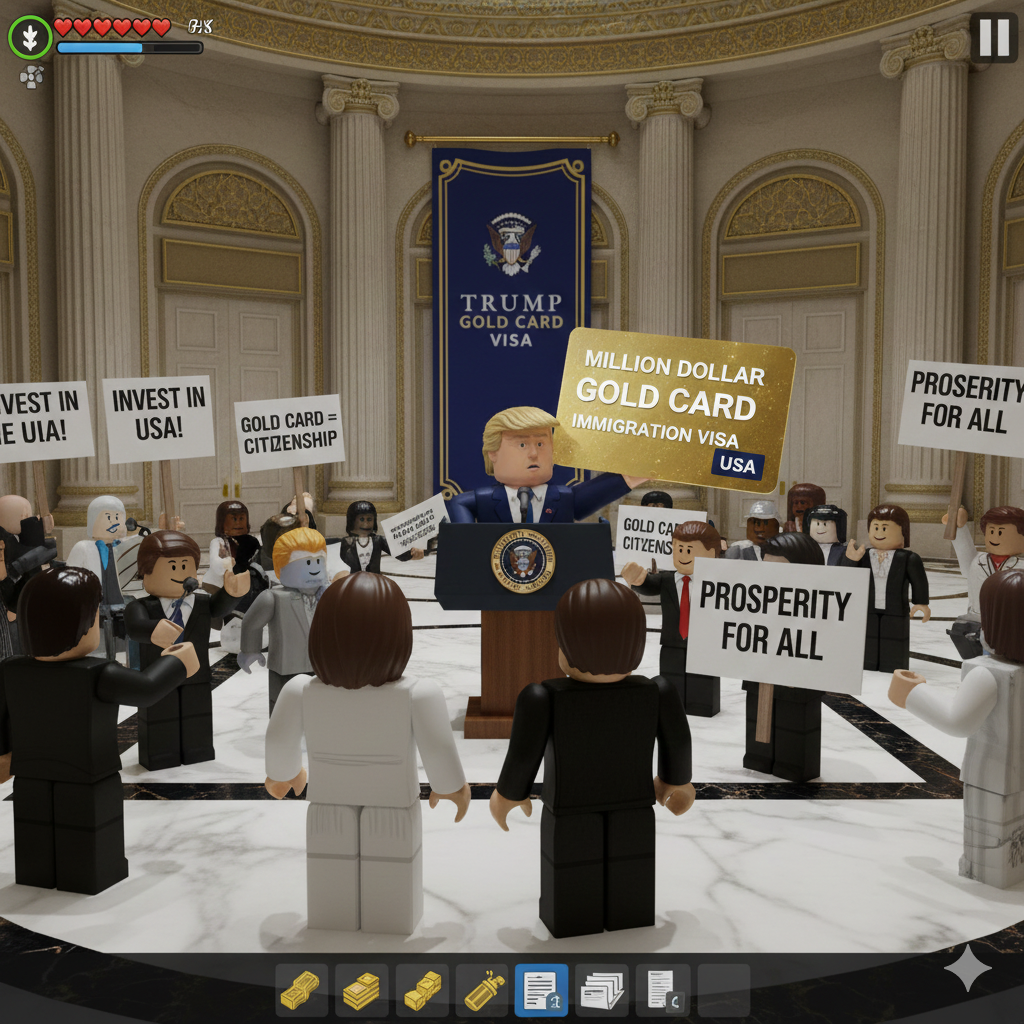Open the small grey flower icon
Viewport: 1024px width, 1024px height.
[32, 76]
